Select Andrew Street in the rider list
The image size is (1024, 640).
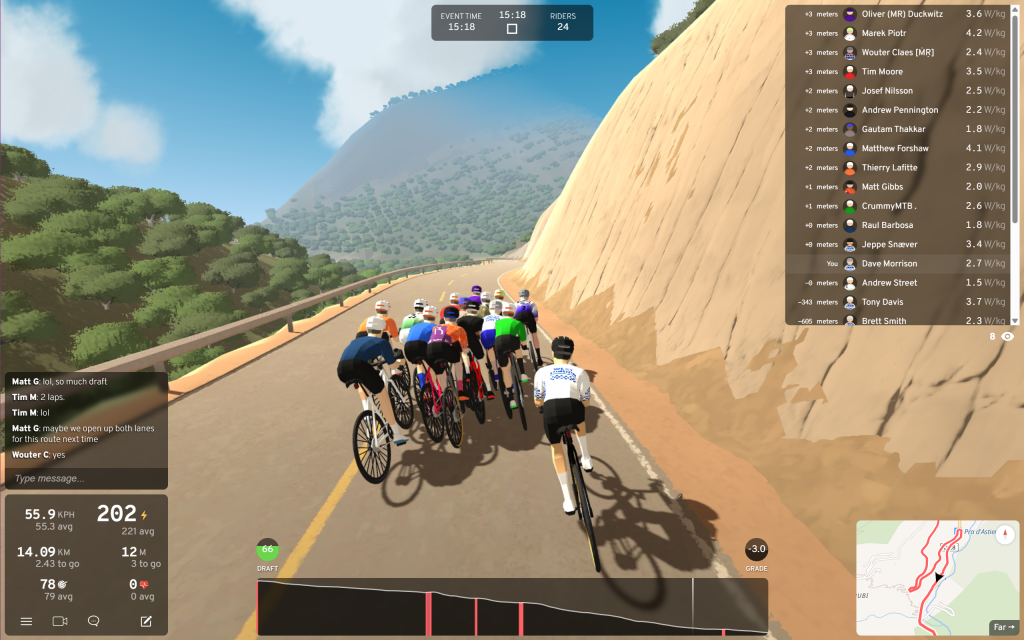point(889,283)
